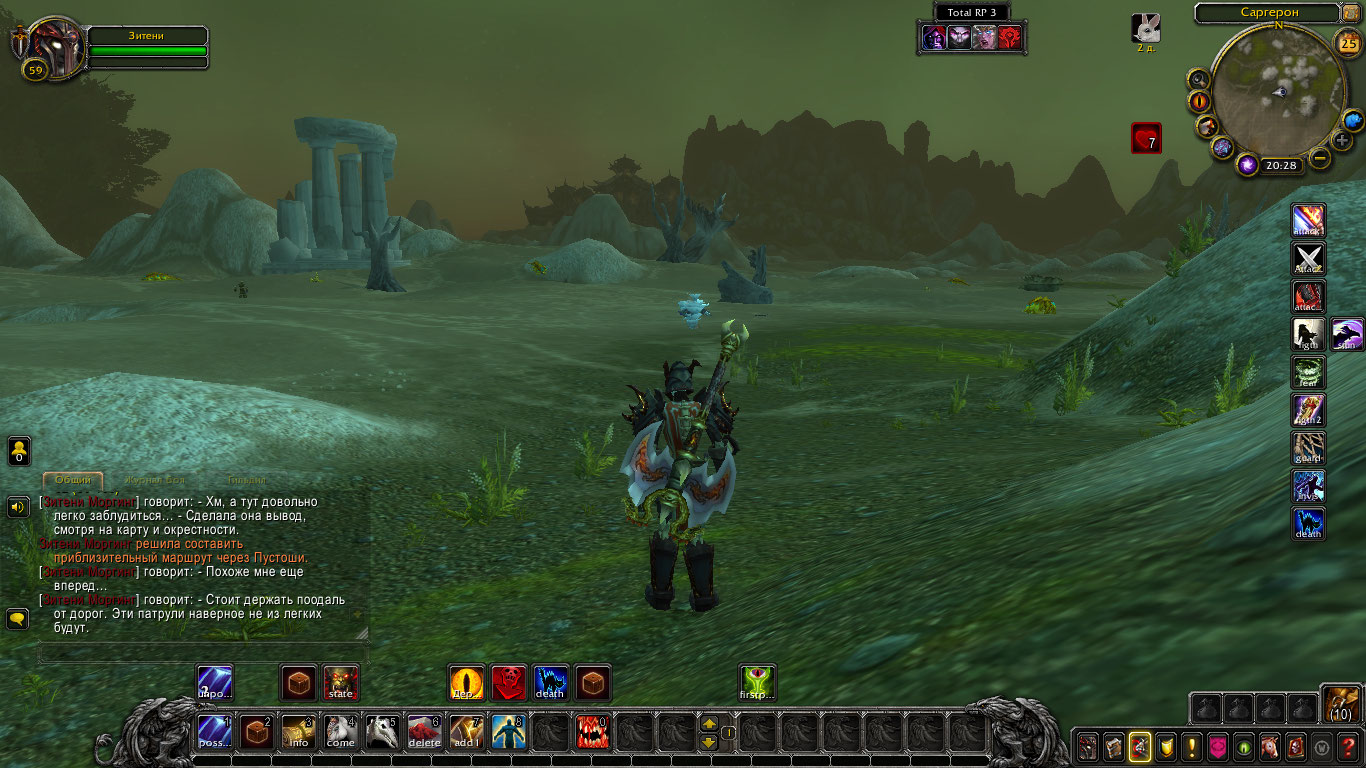Activate the 'firstp...' green eye macro
The image size is (1366, 768).
(757, 683)
